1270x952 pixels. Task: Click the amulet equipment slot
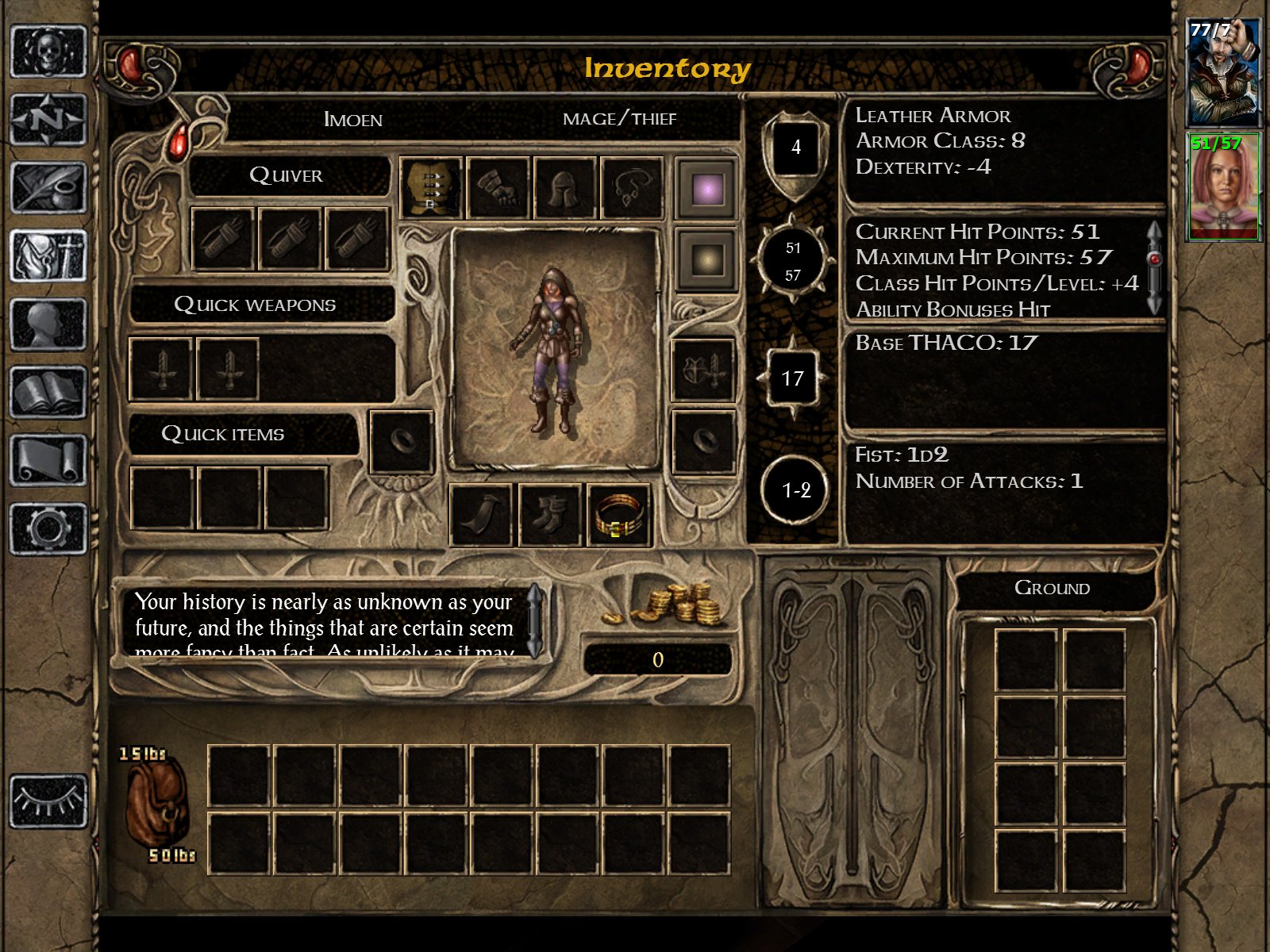(x=632, y=188)
